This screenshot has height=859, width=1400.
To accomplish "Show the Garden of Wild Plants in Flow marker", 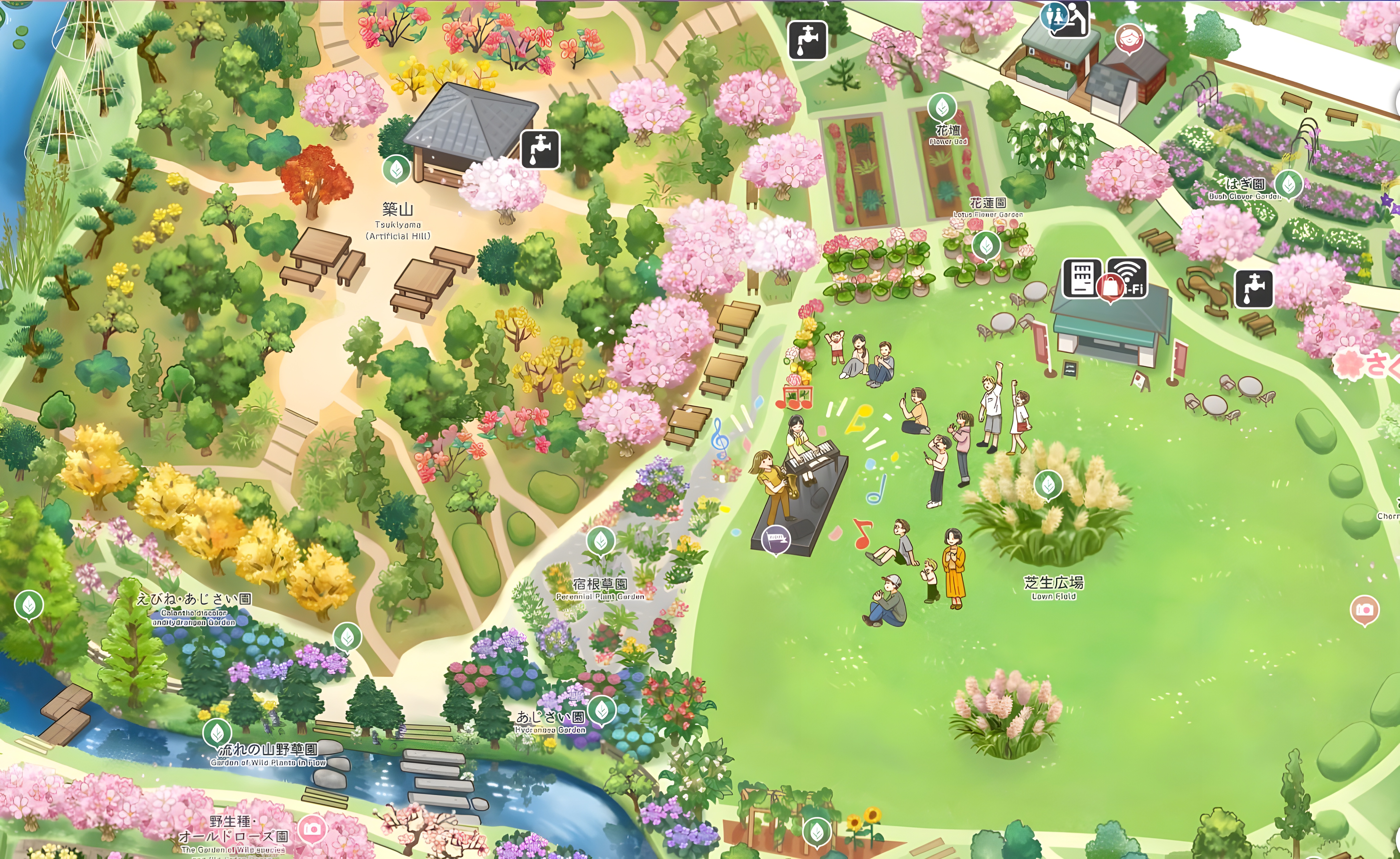I will [217, 732].
